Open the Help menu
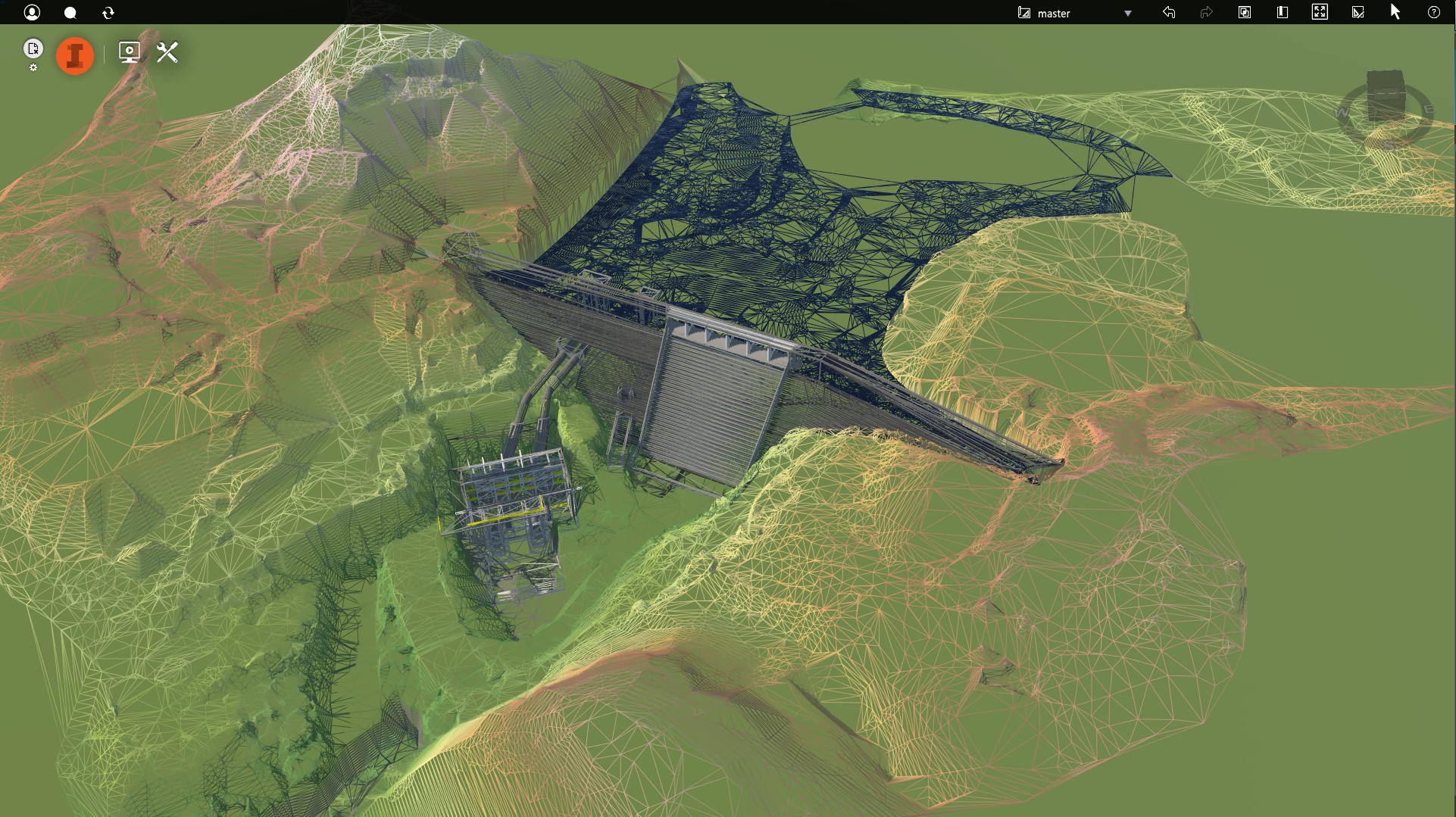The image size is (1456, 817). pyautogui.click(x=1434, y=12)
